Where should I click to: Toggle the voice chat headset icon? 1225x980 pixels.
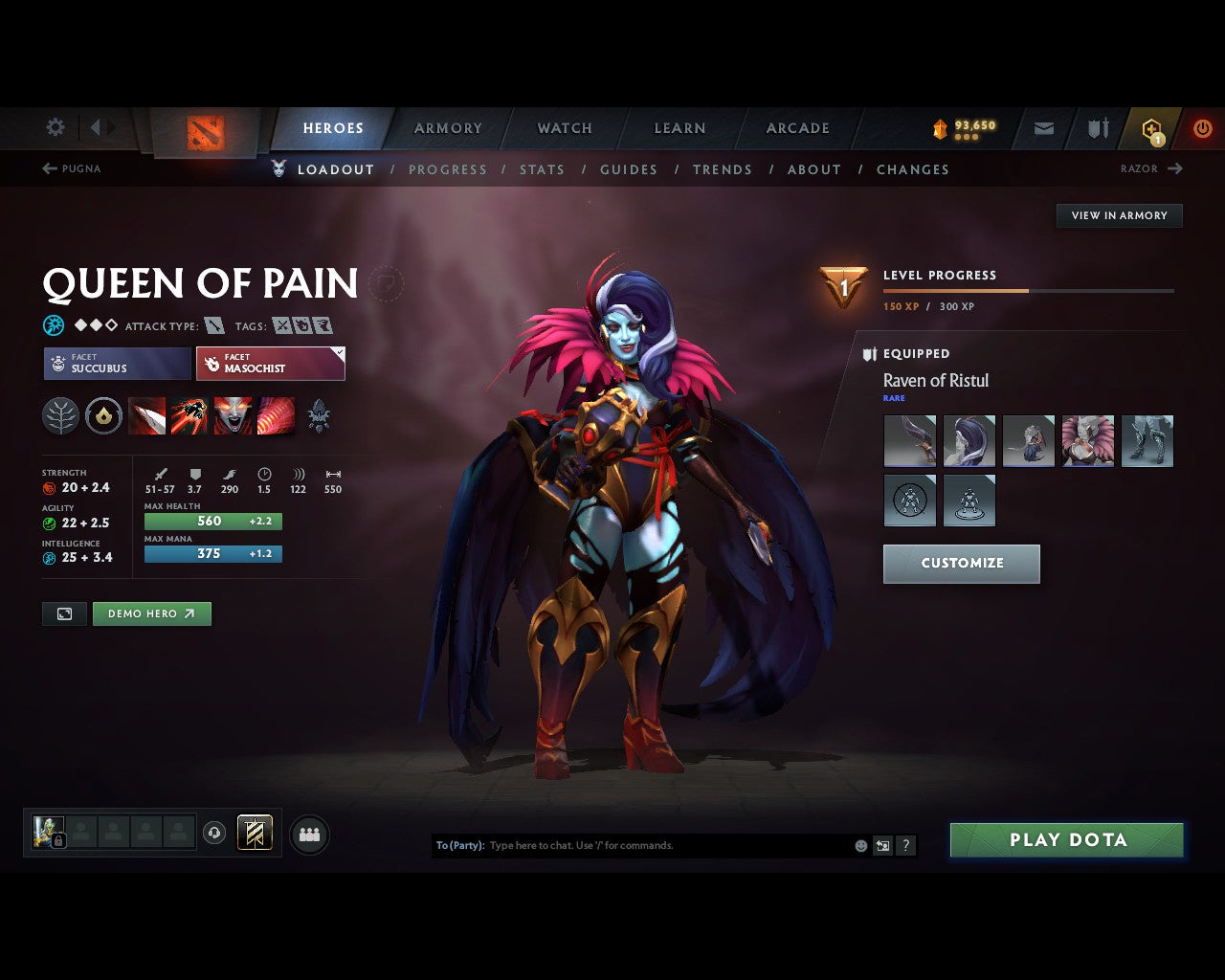pos(214,834)
